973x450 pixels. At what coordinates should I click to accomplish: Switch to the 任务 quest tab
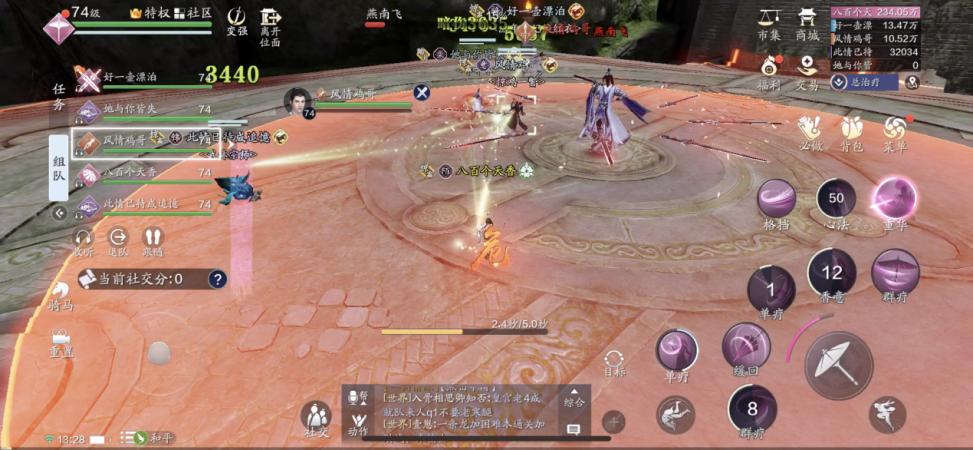pyautogui.click(x=59, y=95)
